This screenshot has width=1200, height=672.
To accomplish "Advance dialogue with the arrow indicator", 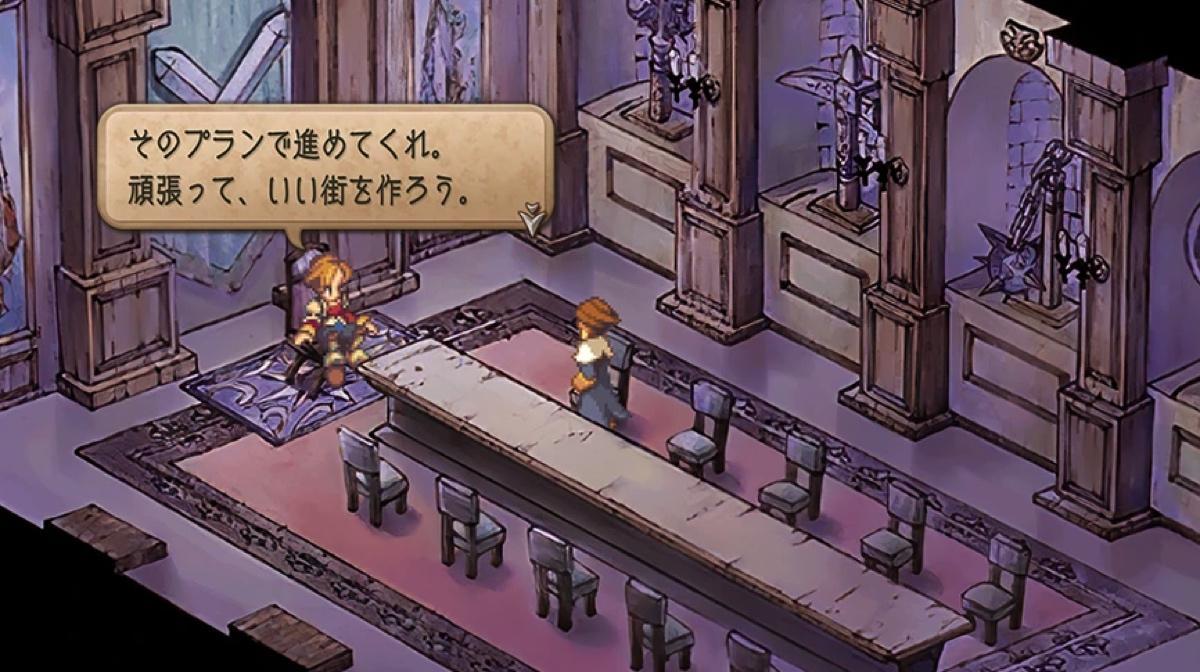I will (531, 216).
